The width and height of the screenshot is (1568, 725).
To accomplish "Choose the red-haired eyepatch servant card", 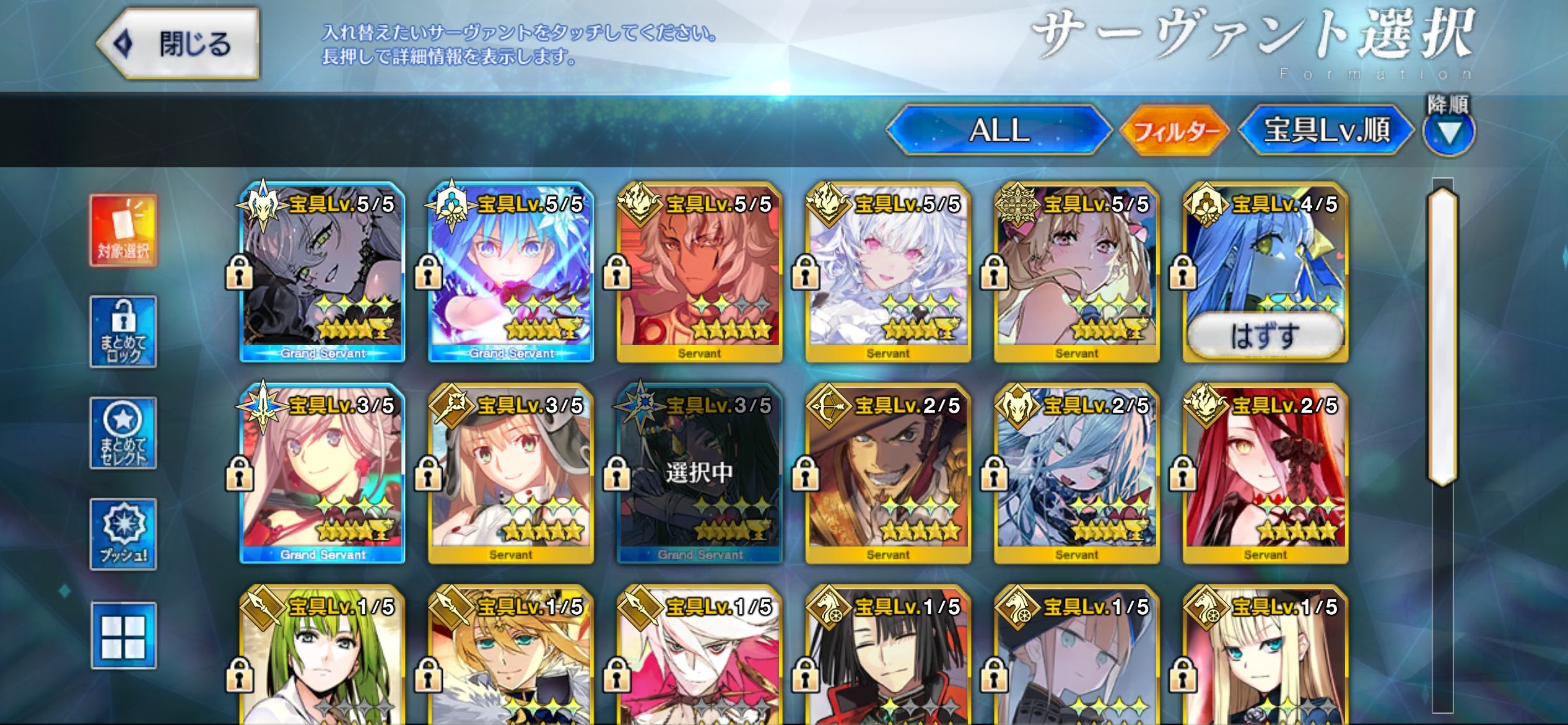I will [1265, 474].
